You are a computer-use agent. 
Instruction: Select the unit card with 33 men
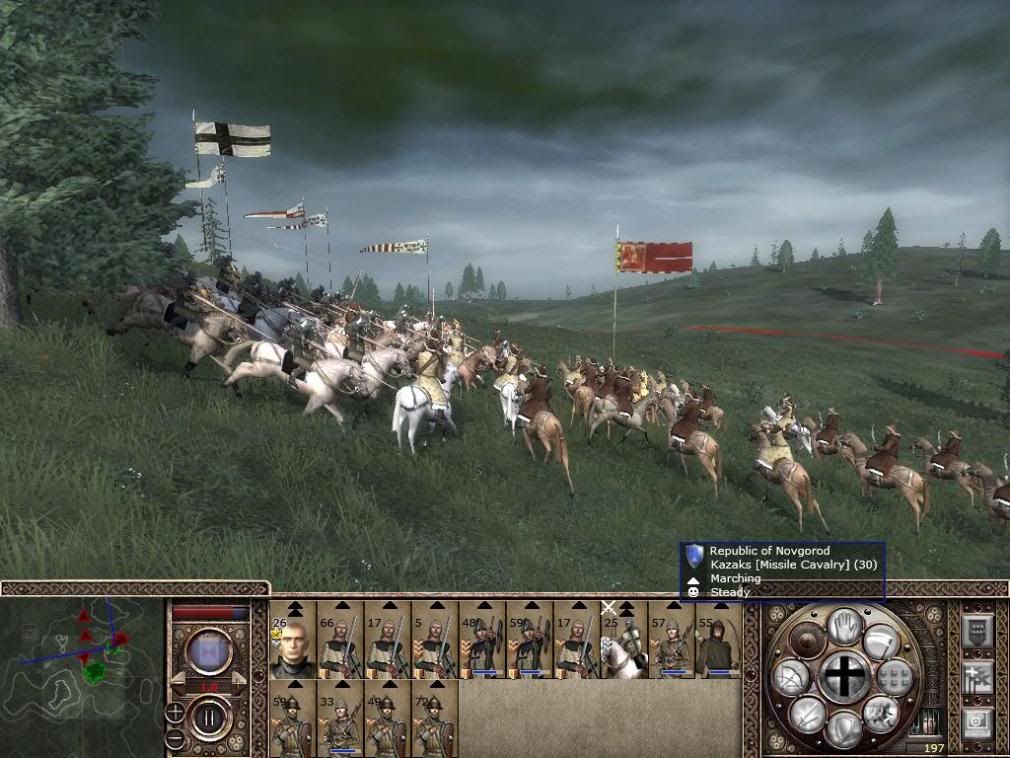[340, 720]
